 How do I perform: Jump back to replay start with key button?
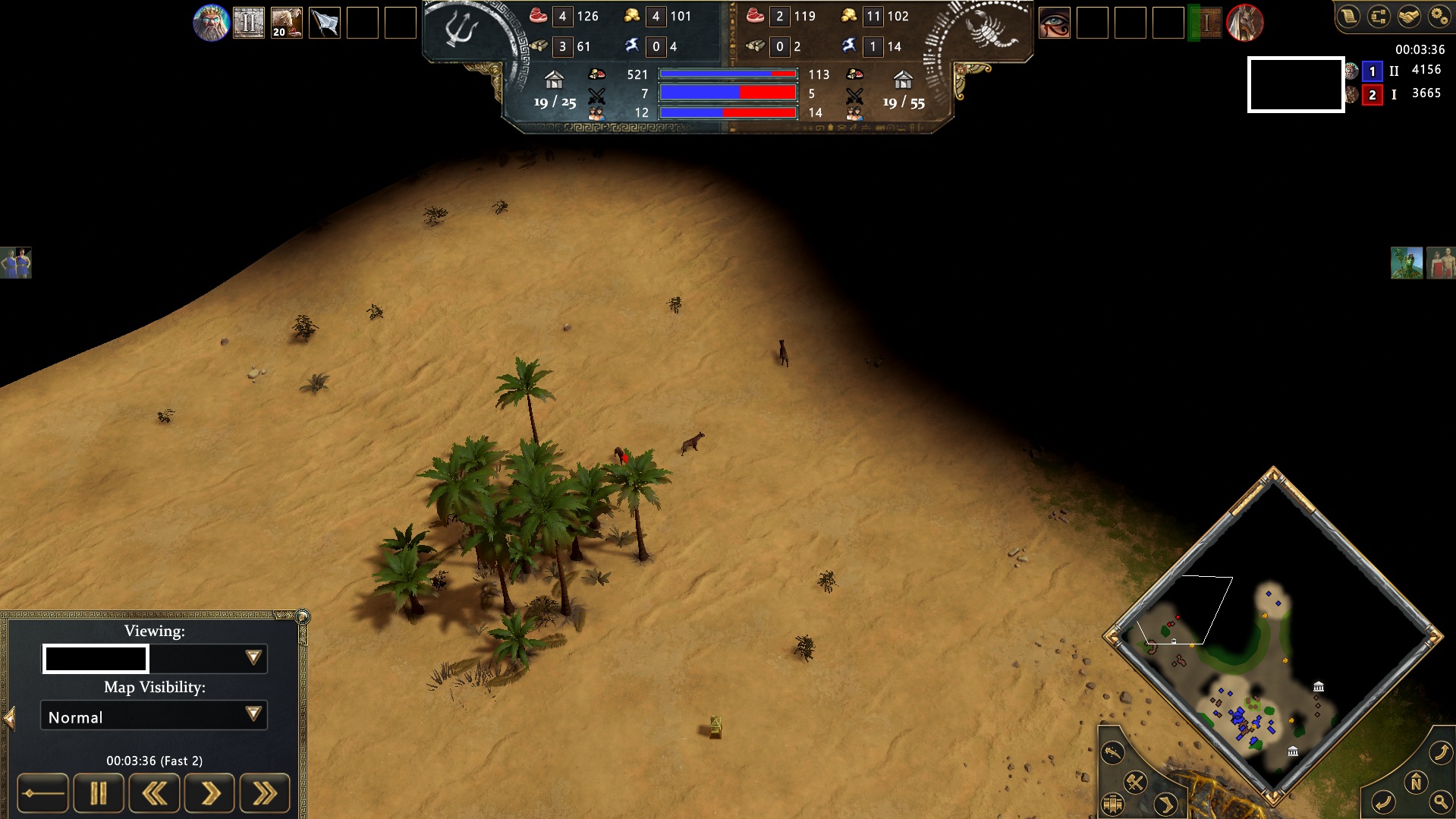point(42,792)
